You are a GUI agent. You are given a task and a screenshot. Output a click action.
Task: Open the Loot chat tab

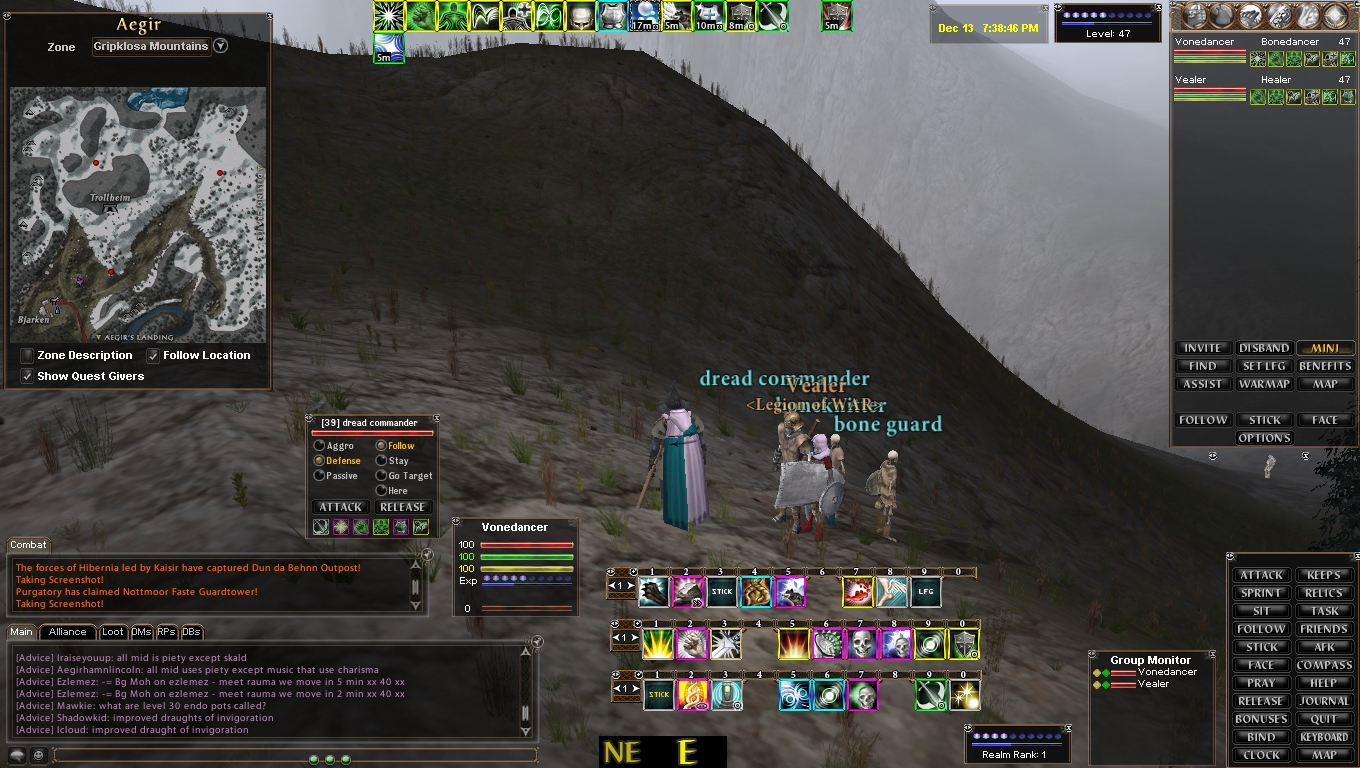pyautogui.click(x=113, y=632)
